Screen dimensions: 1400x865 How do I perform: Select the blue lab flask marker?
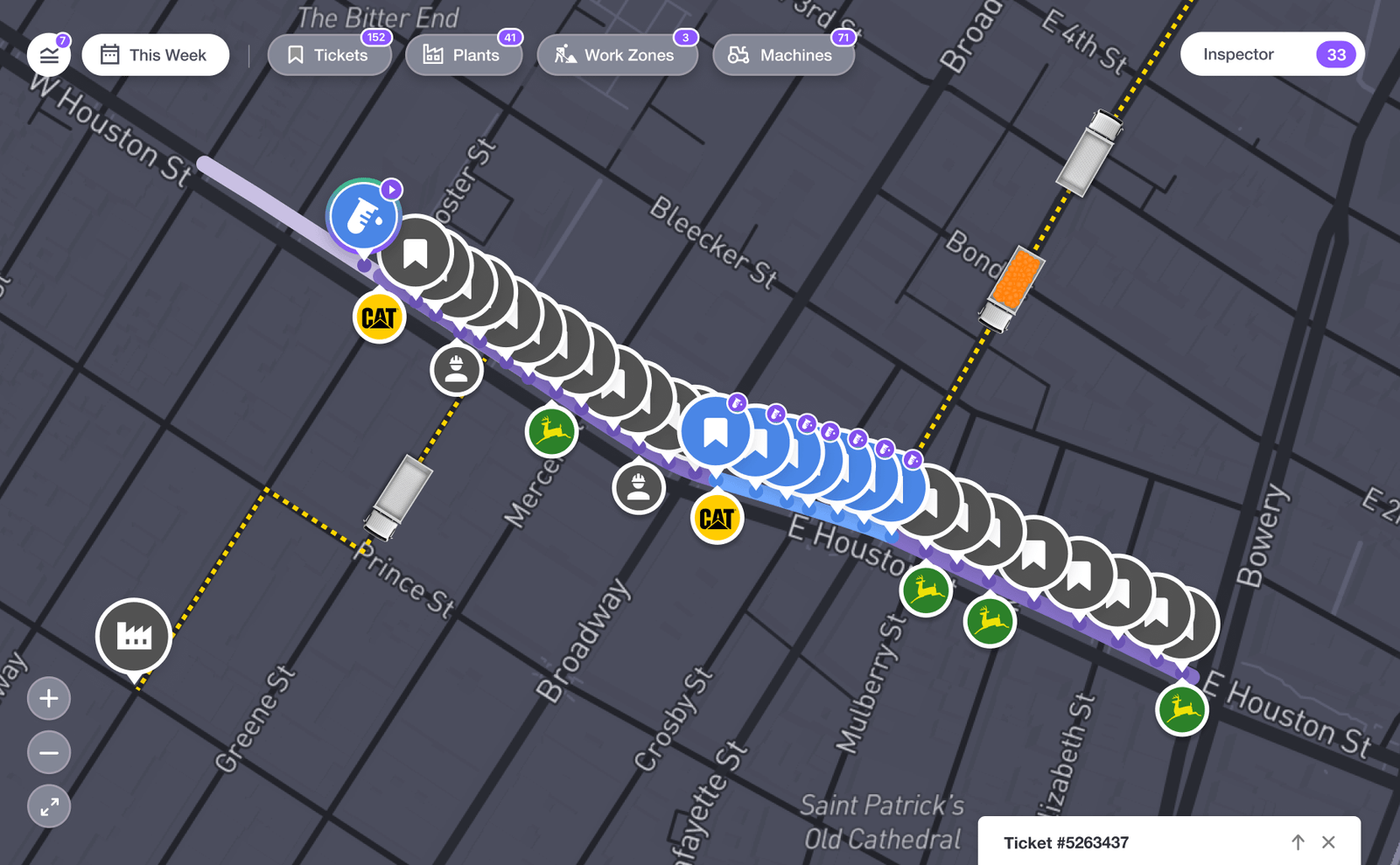point(364,216)
